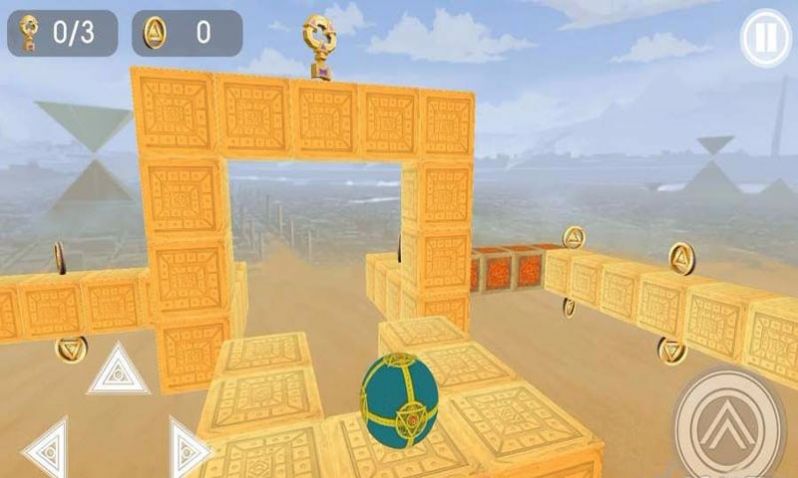798x478 pixels.
Task: Tap the left arrow movement control
Action: coord(48,449)
